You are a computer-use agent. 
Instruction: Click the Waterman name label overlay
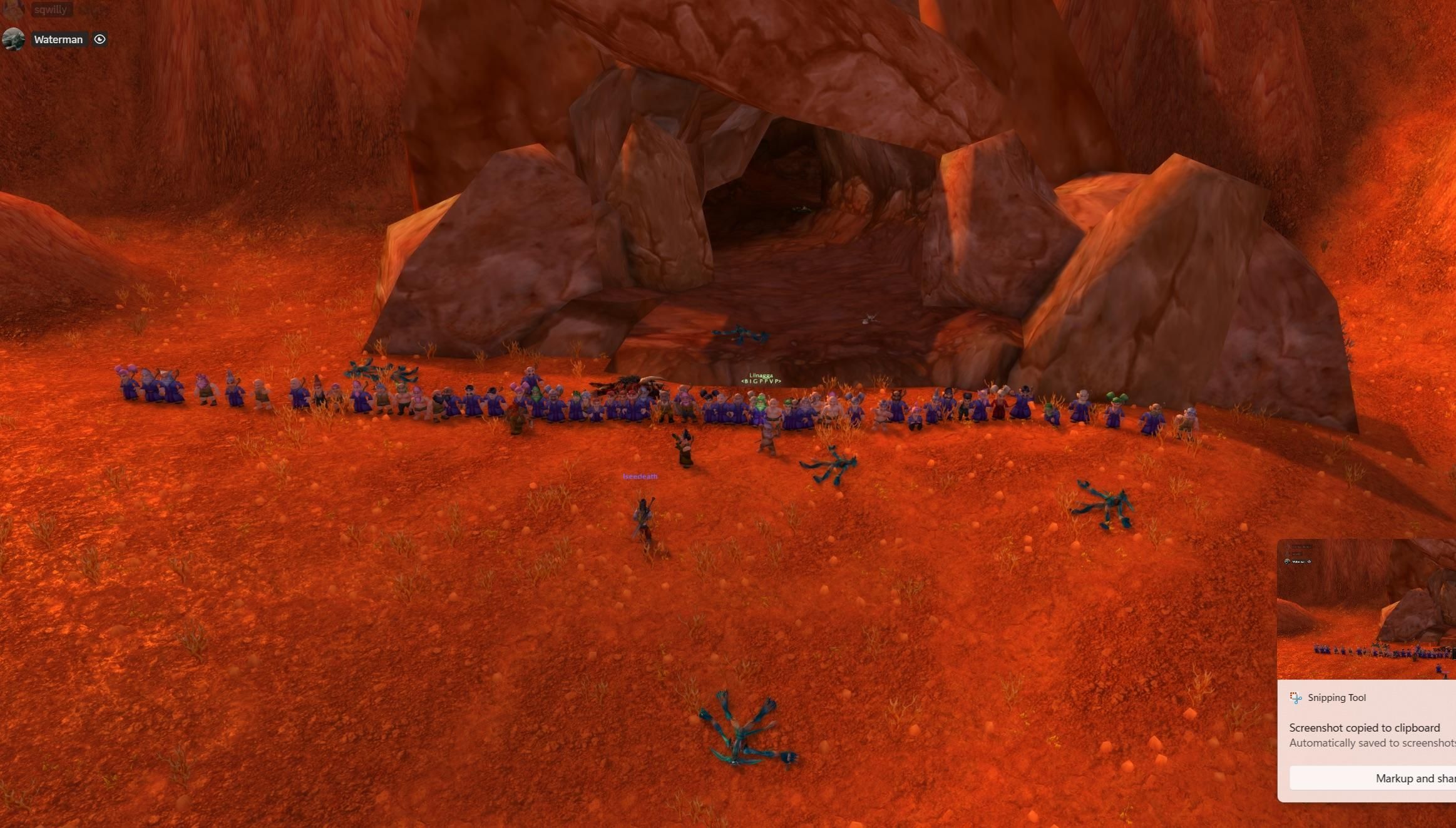pyautogui.click(x=58, y=39)
